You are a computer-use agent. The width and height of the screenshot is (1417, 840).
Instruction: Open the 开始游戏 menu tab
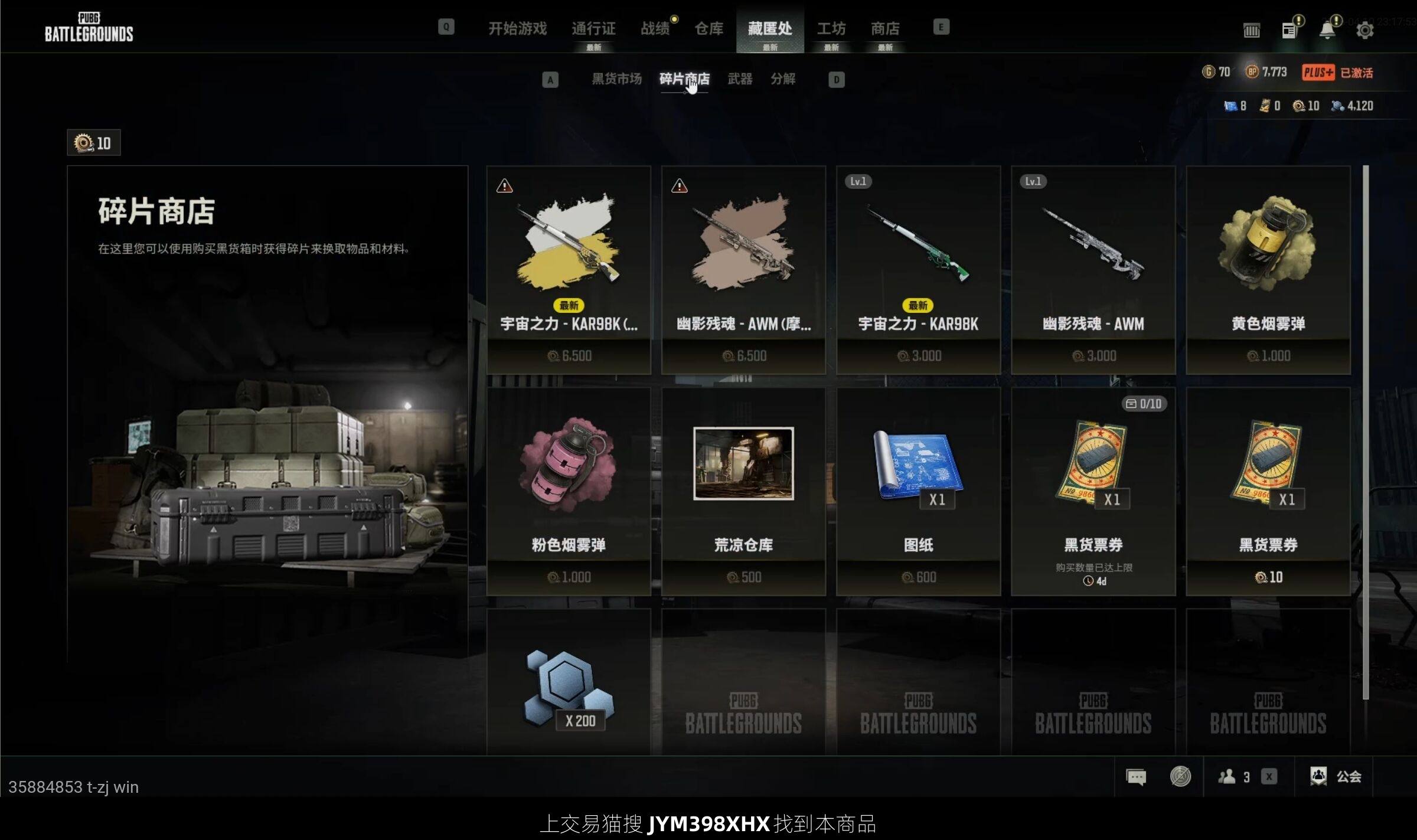pyautogui.click(x=517, y=28)
